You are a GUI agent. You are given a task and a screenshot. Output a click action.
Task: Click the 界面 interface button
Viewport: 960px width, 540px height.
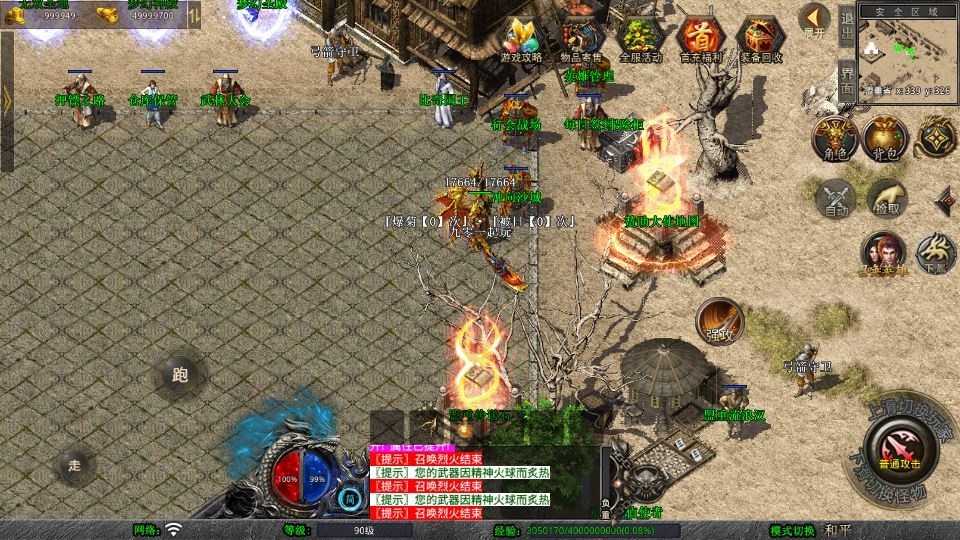[x=846, y=75]
